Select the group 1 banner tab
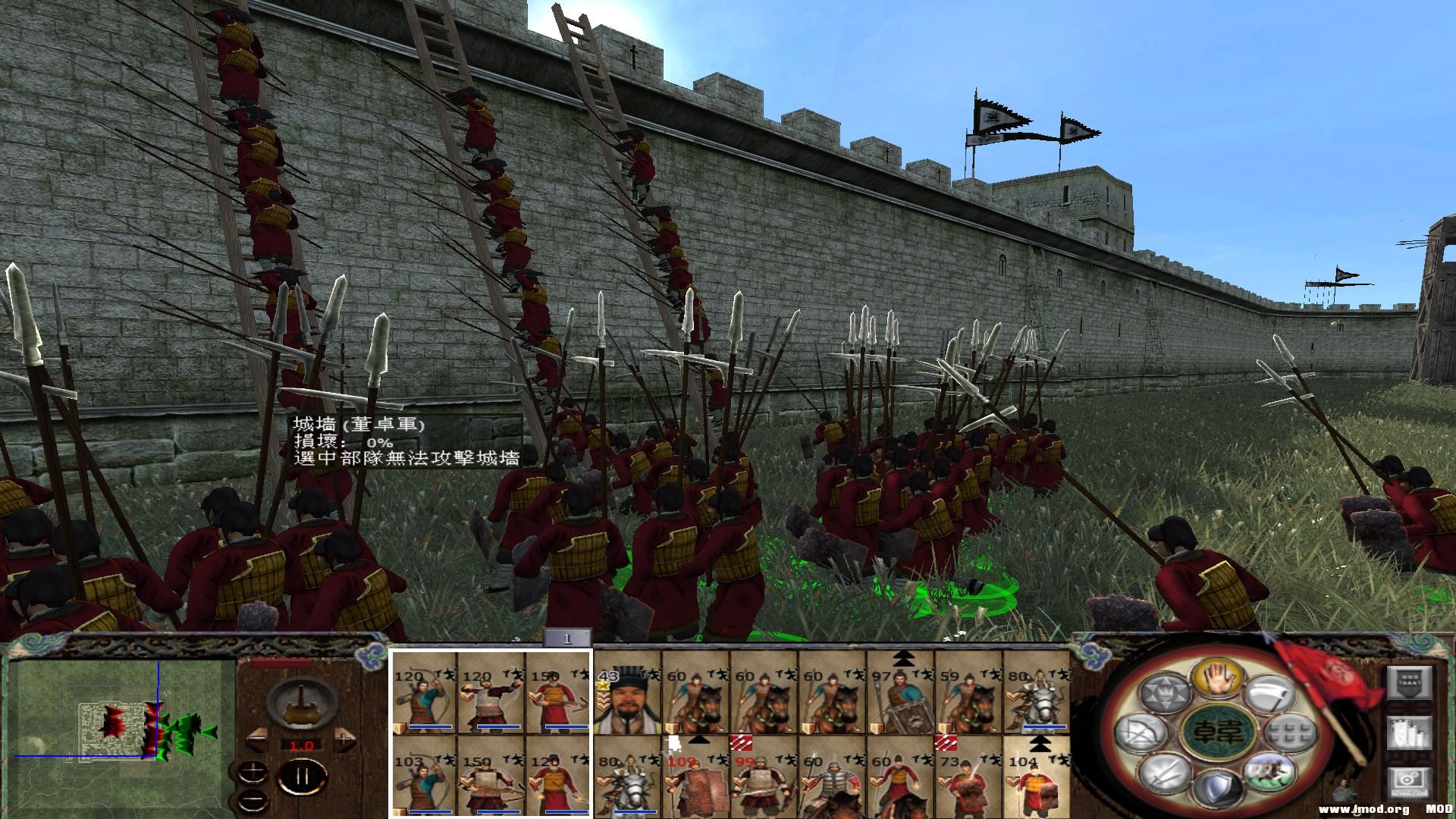The height and width of the screenshot is (819, 1456). pyautogui.click(x=569, y=637)
